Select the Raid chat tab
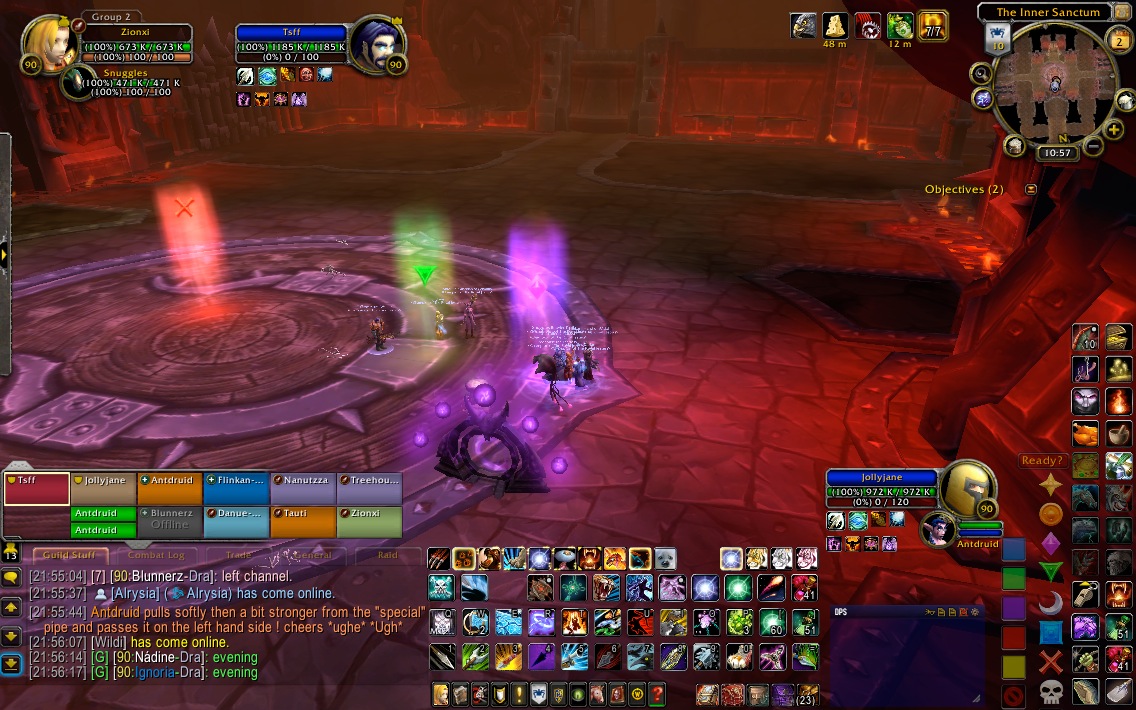Screen dimensions: 1136x710 click(387, 554)
